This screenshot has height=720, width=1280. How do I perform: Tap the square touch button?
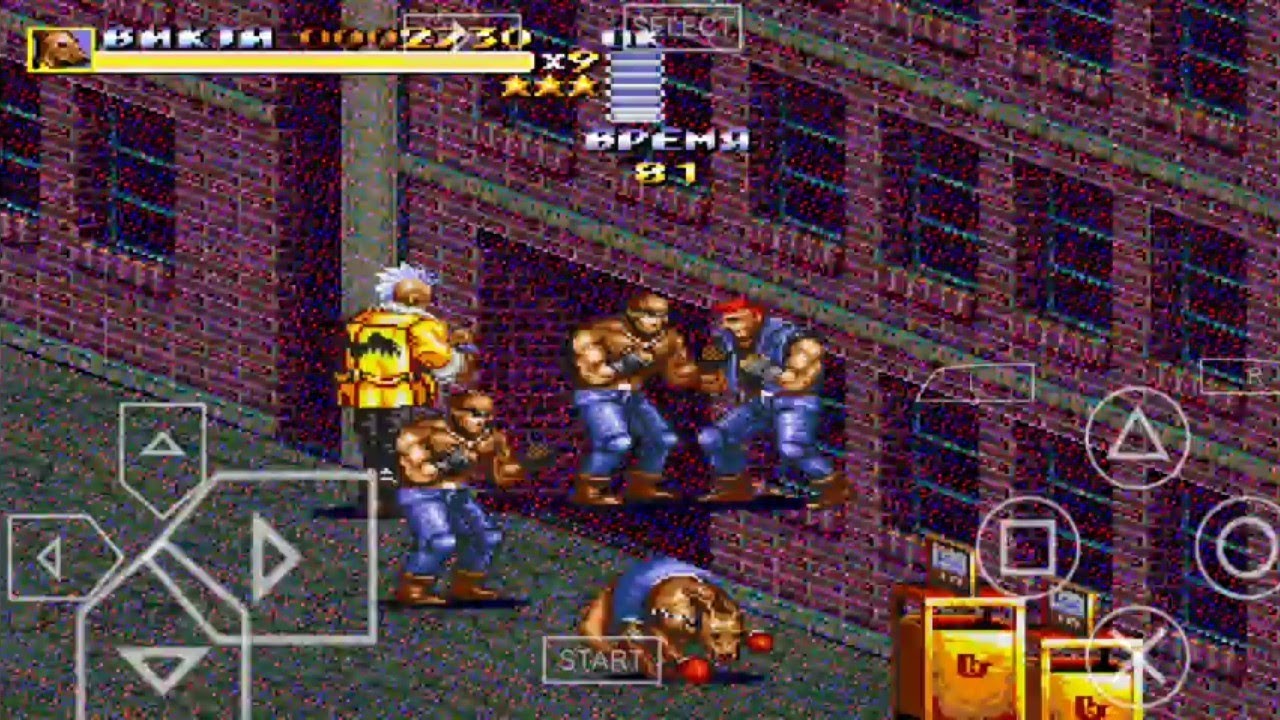(1028, 546)
